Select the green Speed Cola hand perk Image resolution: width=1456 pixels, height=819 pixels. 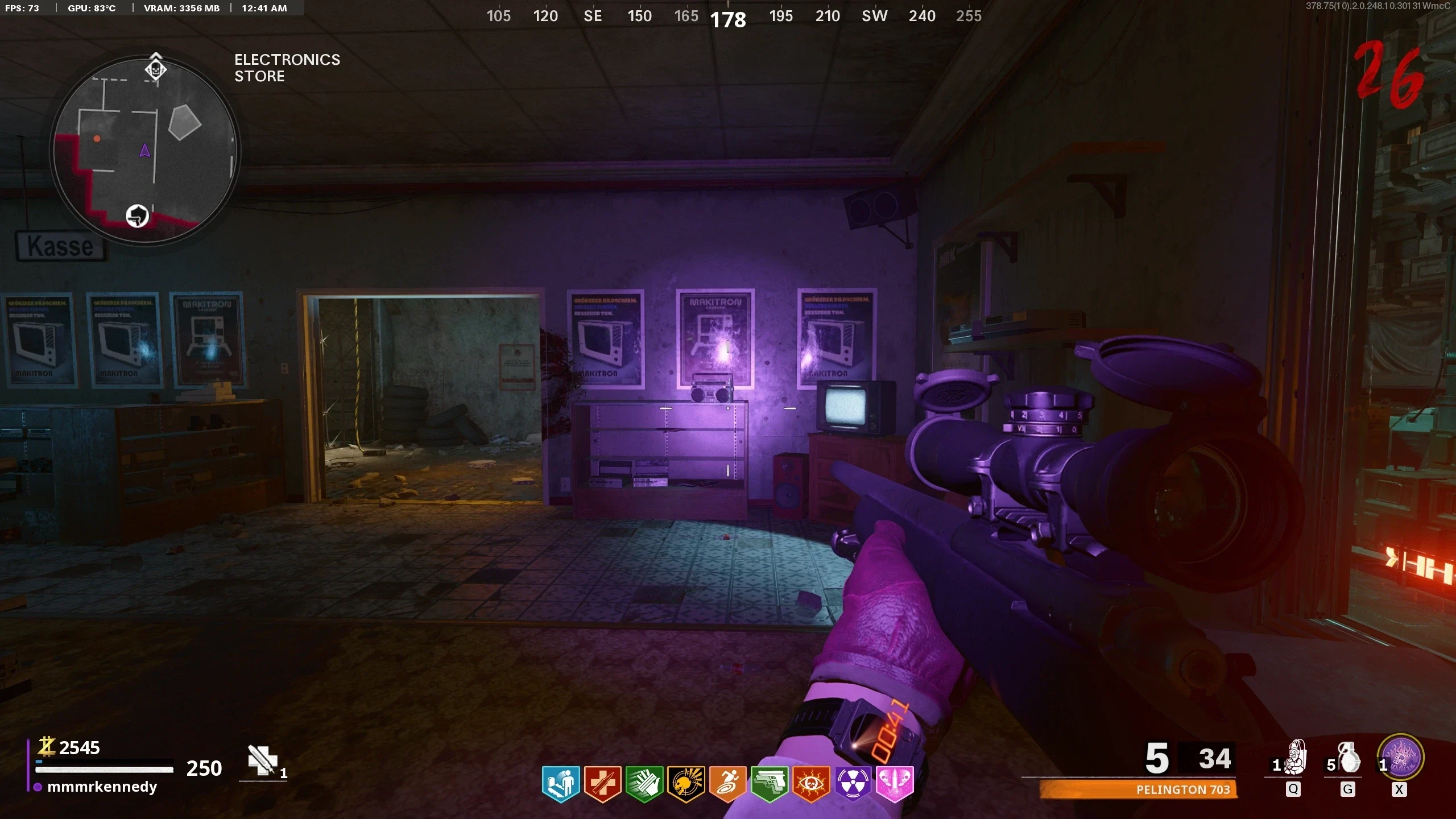tap(644, 784)
